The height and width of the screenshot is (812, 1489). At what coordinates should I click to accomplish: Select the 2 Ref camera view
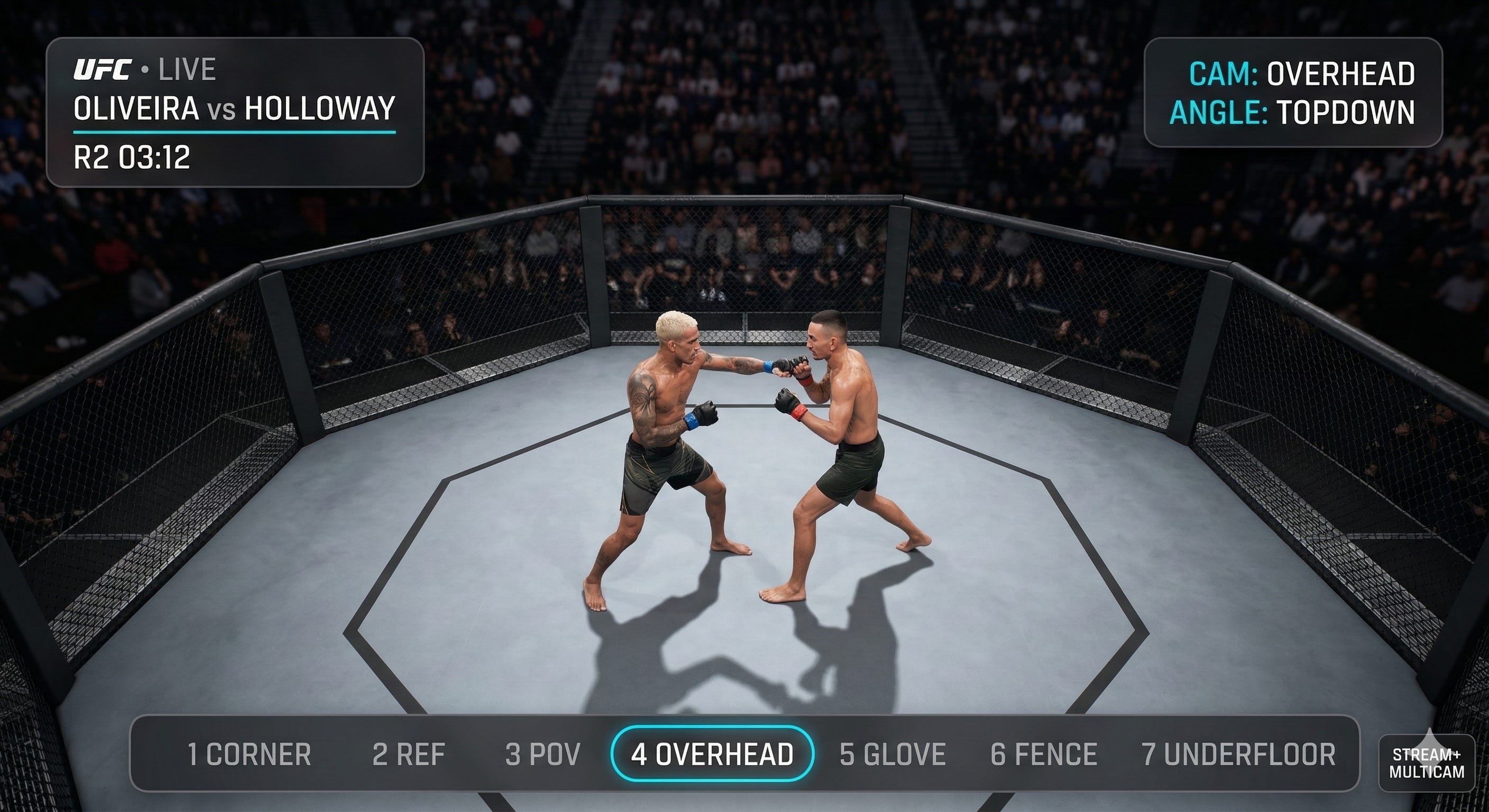(x=409, y=754)
